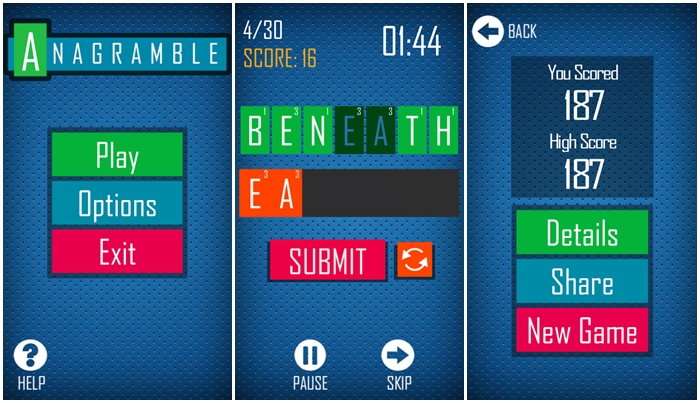This screenshot has height=403, width=700.
Task: Start the game with the Play button
Action: 117,155
